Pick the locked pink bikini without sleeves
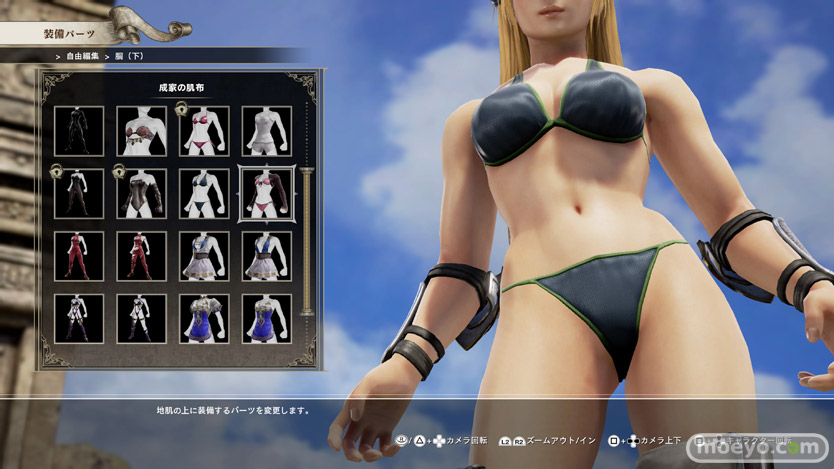This screenshot has height=469, width=834. coord(203,130)
